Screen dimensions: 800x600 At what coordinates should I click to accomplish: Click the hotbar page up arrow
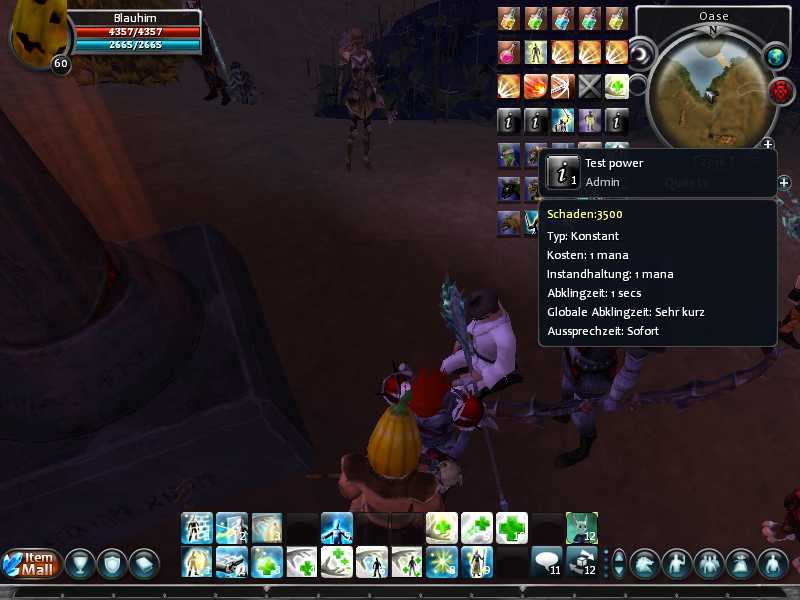(x=618, y=556)
